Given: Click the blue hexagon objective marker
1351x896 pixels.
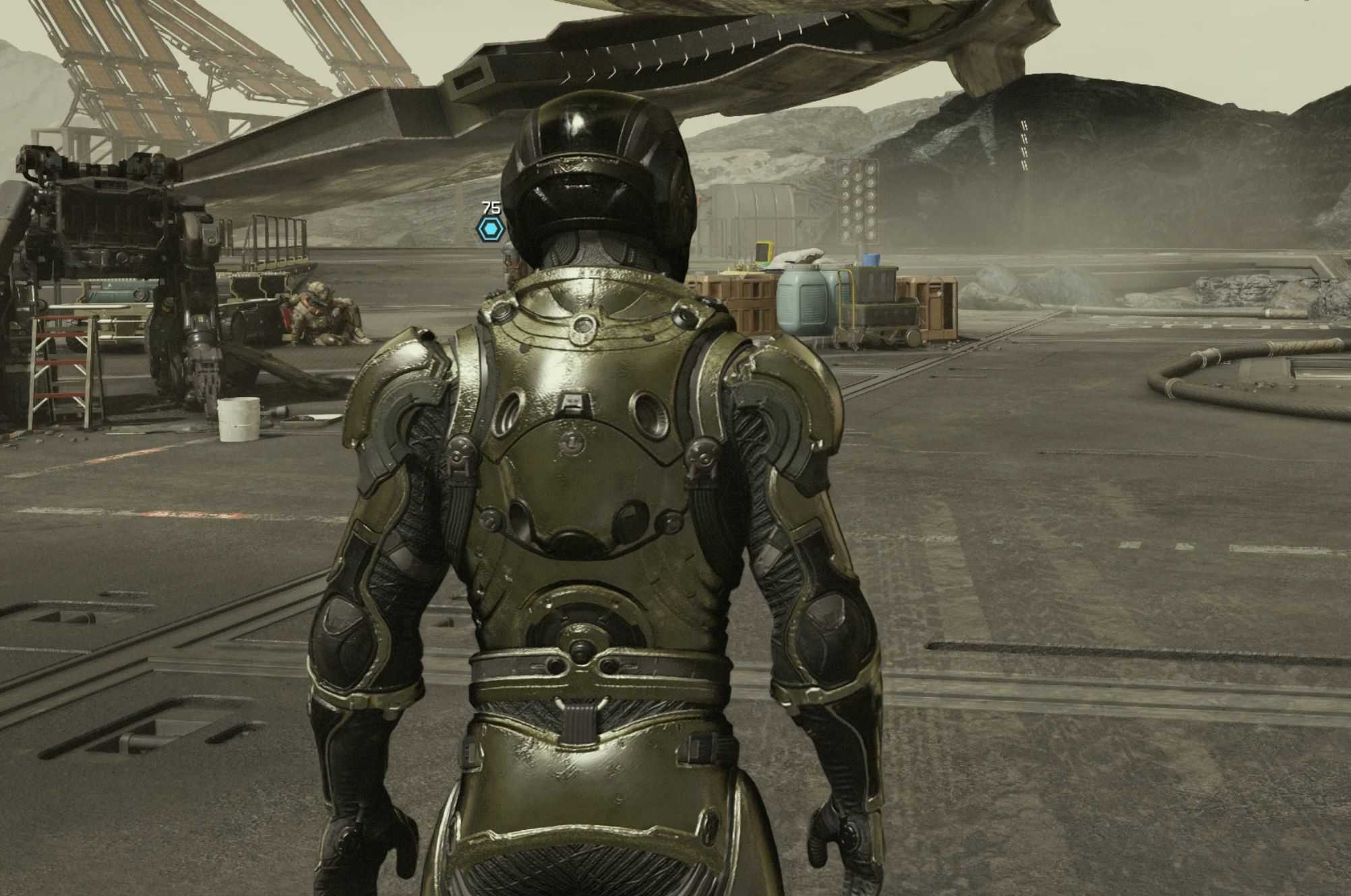Looking at the screenshot, I should 490,229.
